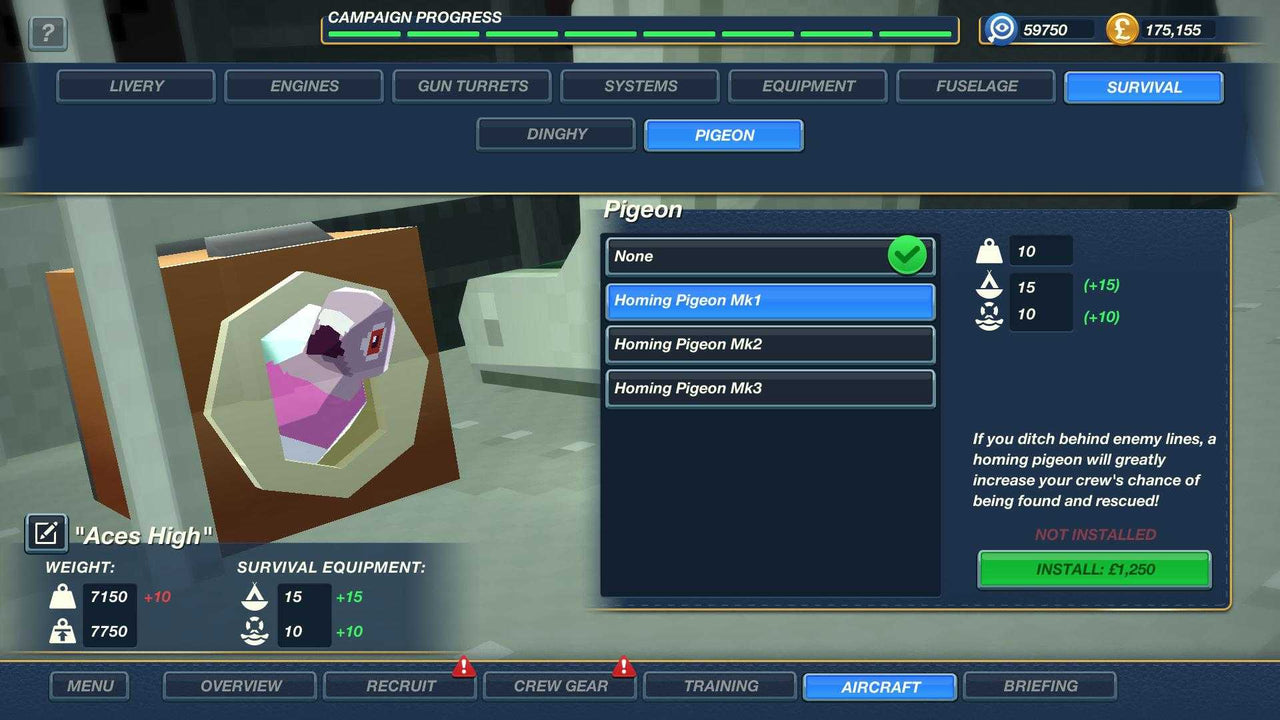Click the gold £ currency icon
Screen dimensions: 1280x720
point(1121,29)
